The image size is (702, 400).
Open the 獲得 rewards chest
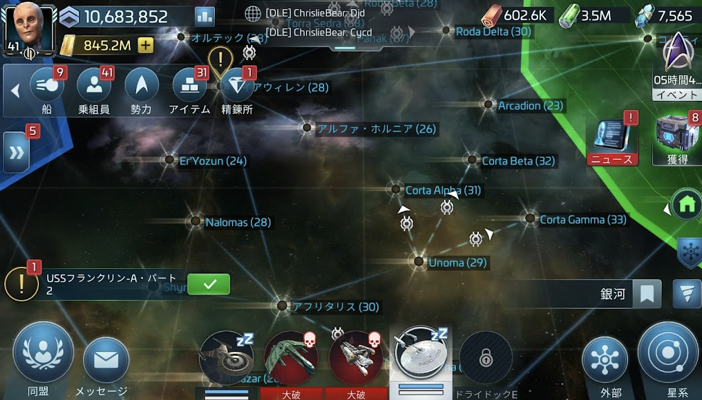click(x=677, y=140)
